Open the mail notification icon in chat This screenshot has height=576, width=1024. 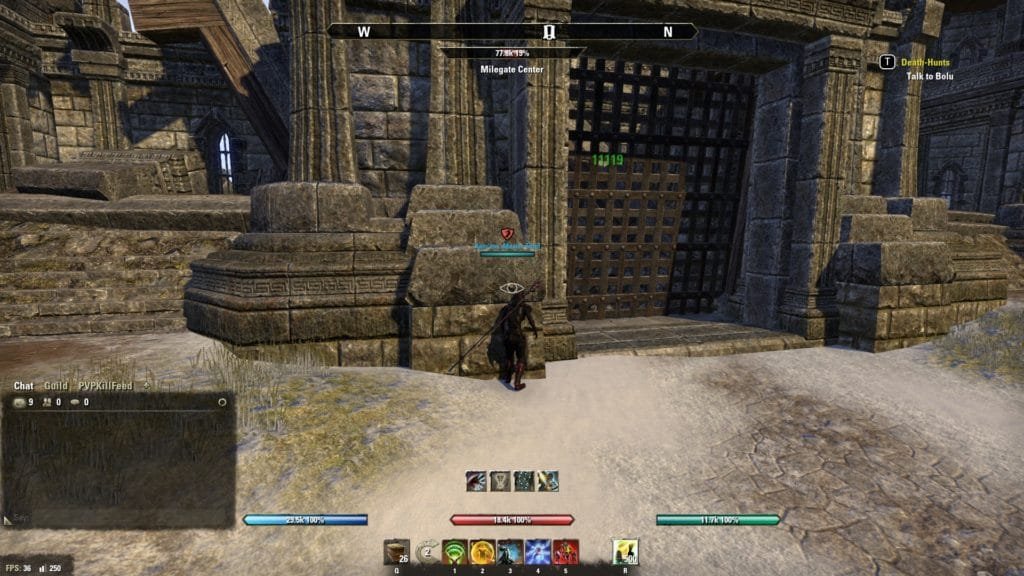tap(19, 402)
